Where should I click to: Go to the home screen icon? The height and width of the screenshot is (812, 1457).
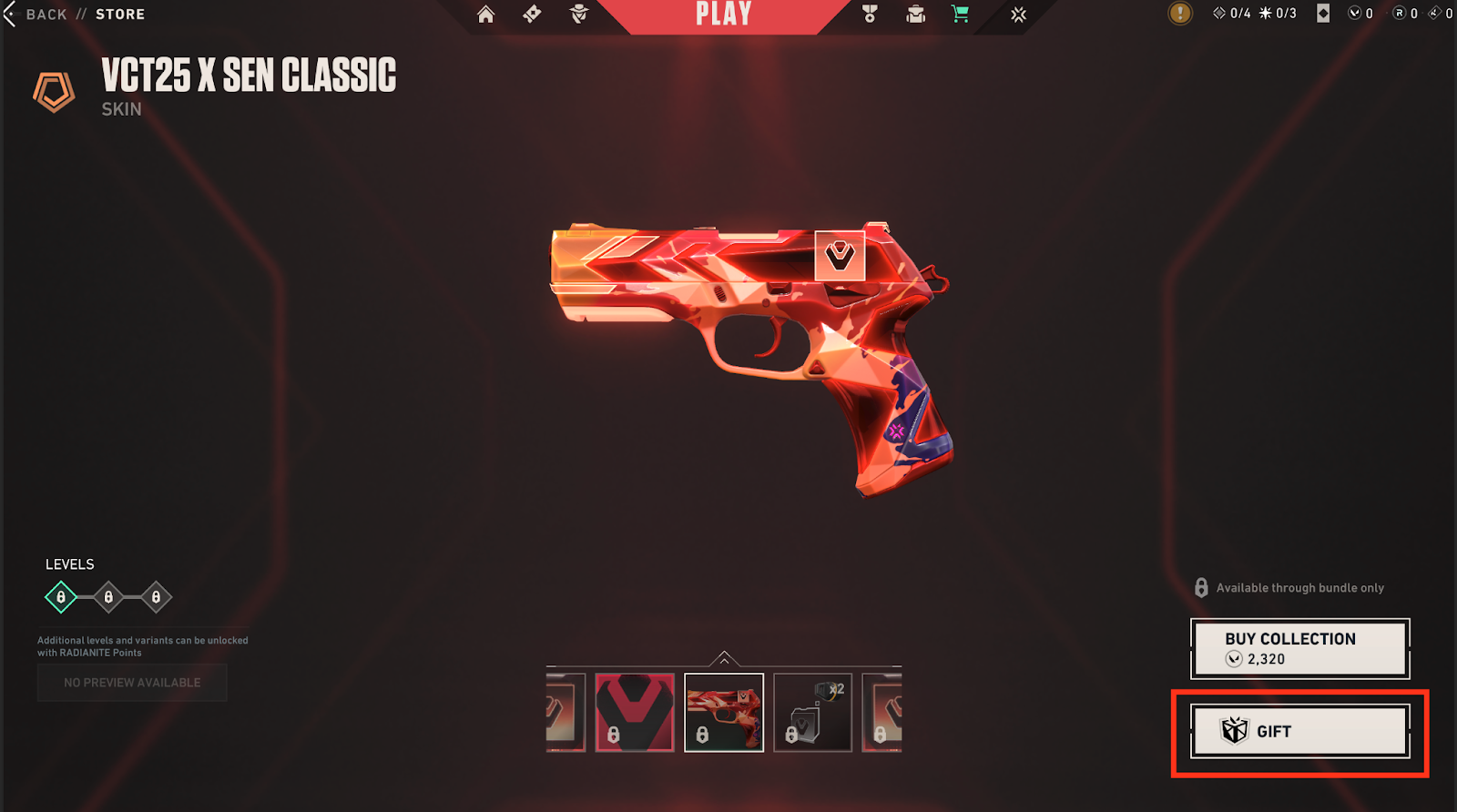486,15
